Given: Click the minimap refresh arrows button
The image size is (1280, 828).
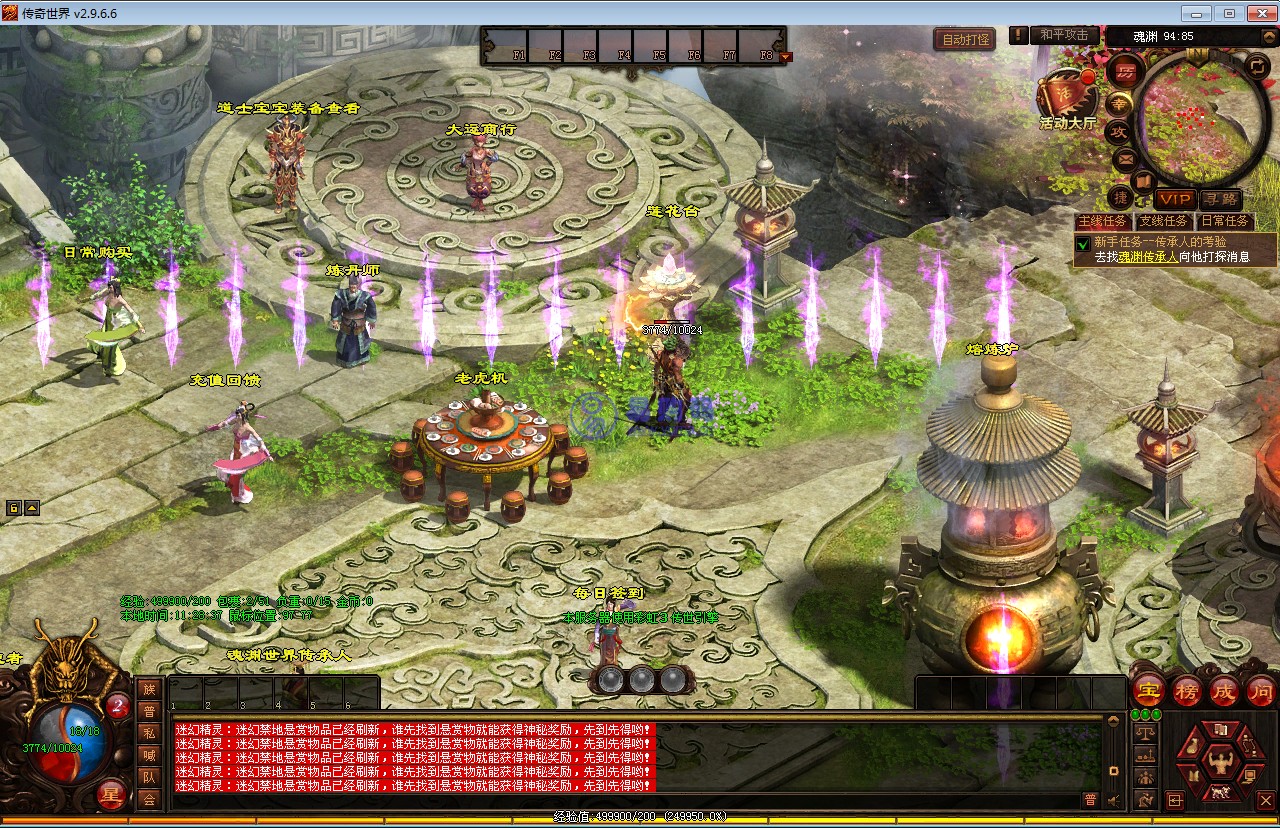Looking at the screenshot, I should tap(1258, 68).
